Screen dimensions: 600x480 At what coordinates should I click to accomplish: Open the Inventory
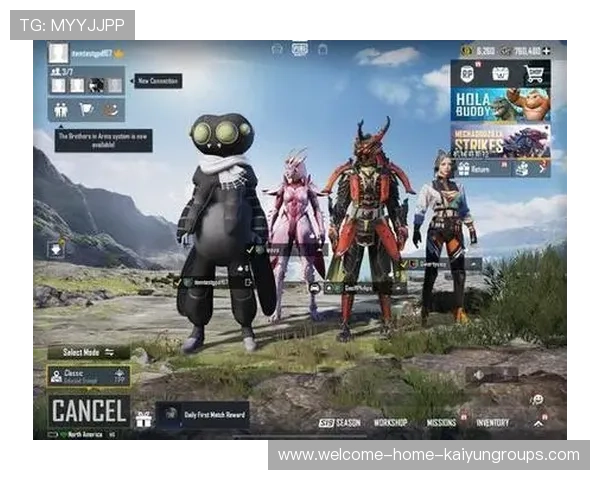(x=493, y=423)
